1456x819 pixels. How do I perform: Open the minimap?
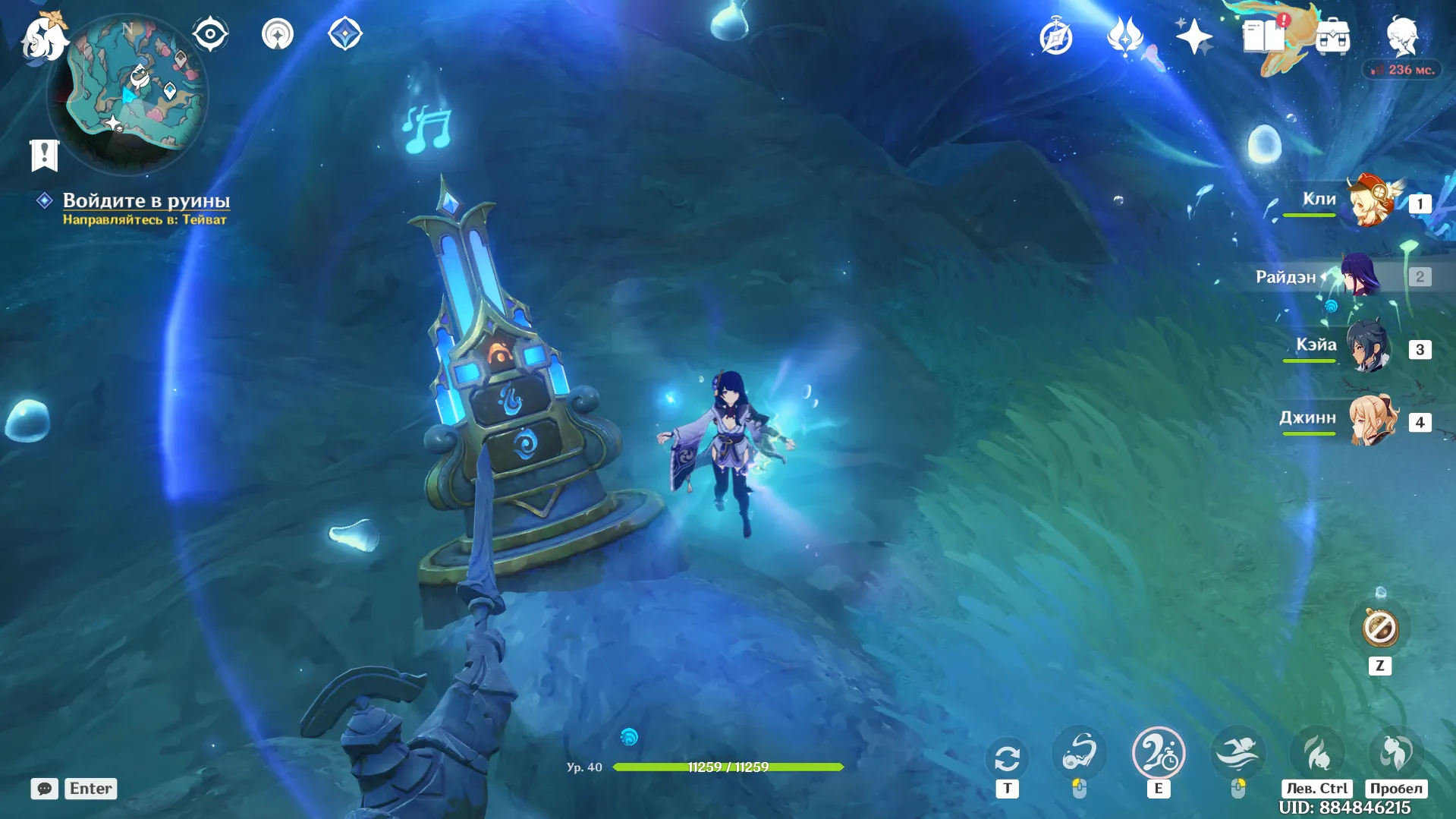click(x=127, y=93)
